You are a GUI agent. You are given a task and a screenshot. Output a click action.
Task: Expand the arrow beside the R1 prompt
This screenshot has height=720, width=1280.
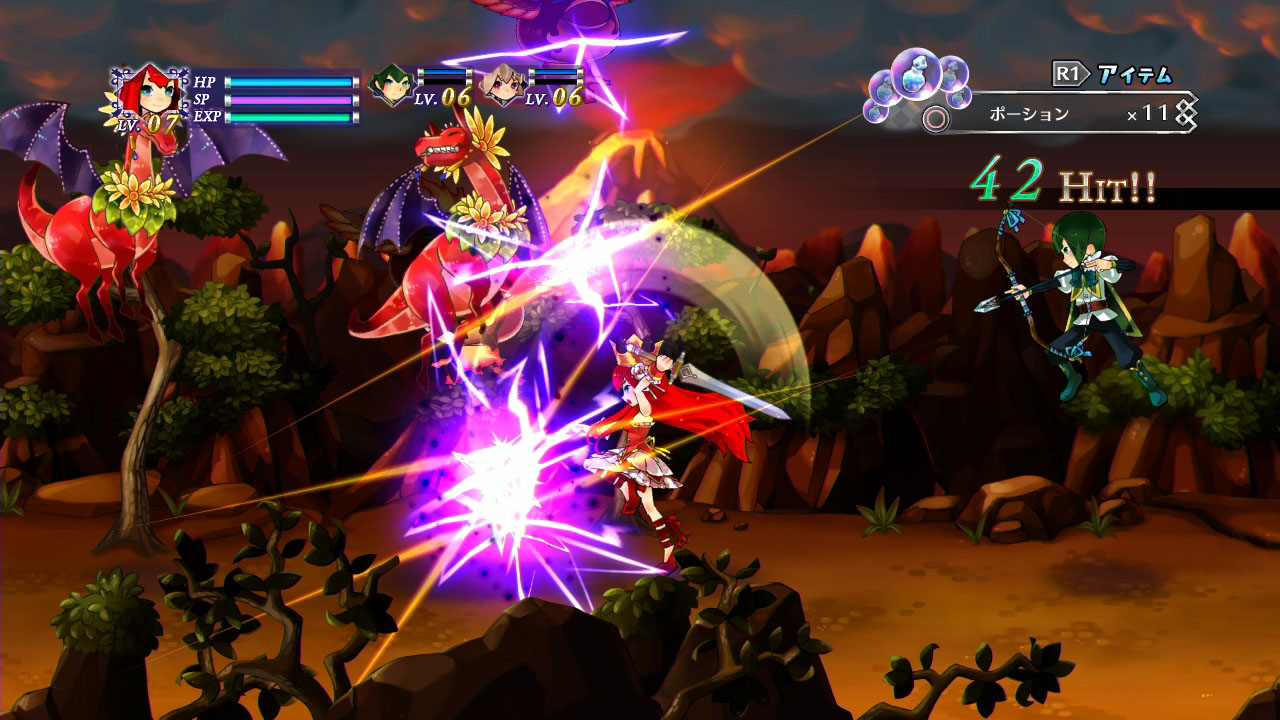(x=1086, y=71)
